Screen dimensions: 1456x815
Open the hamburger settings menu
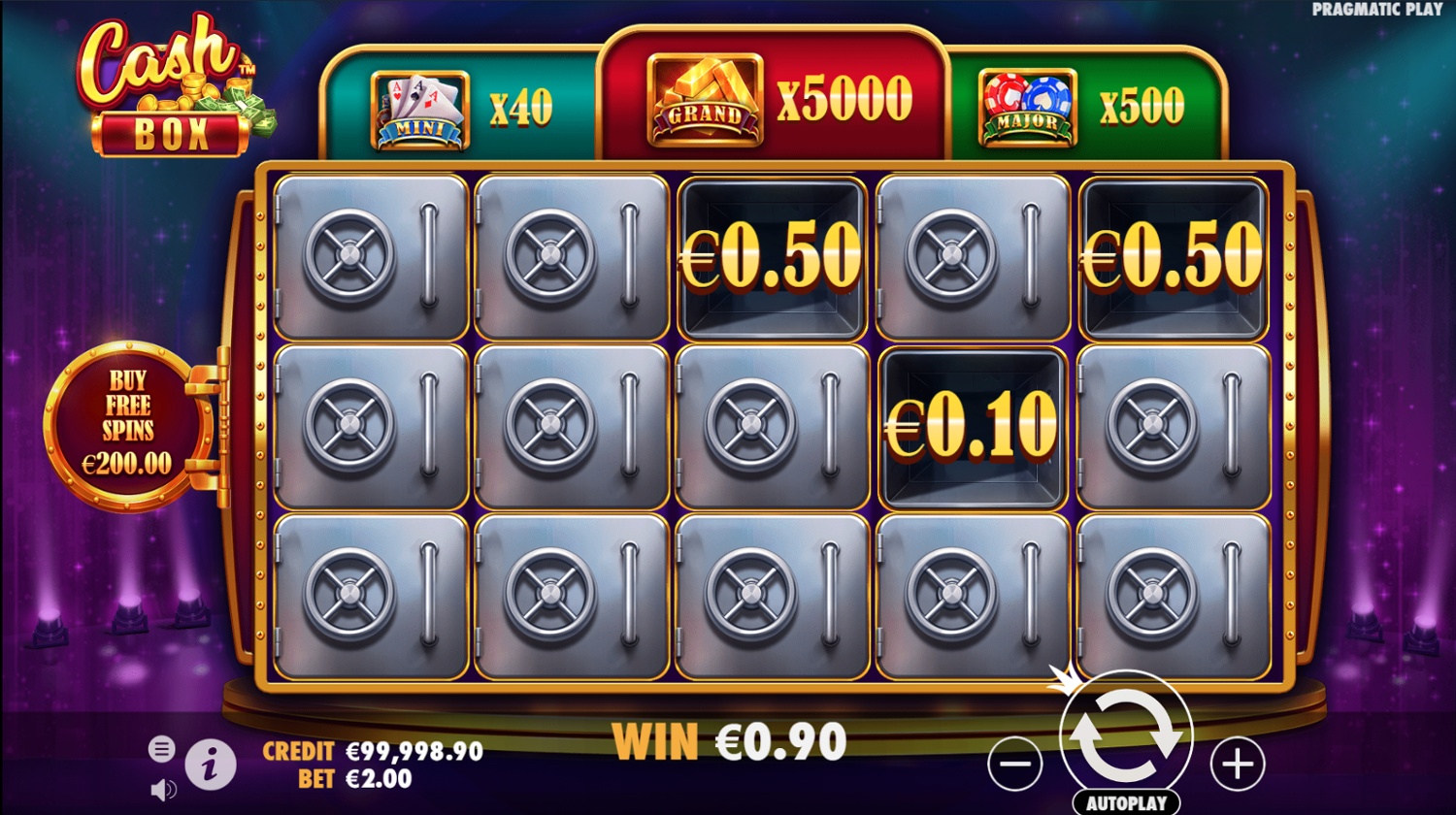pyautogui.click(x=161, y=748)
